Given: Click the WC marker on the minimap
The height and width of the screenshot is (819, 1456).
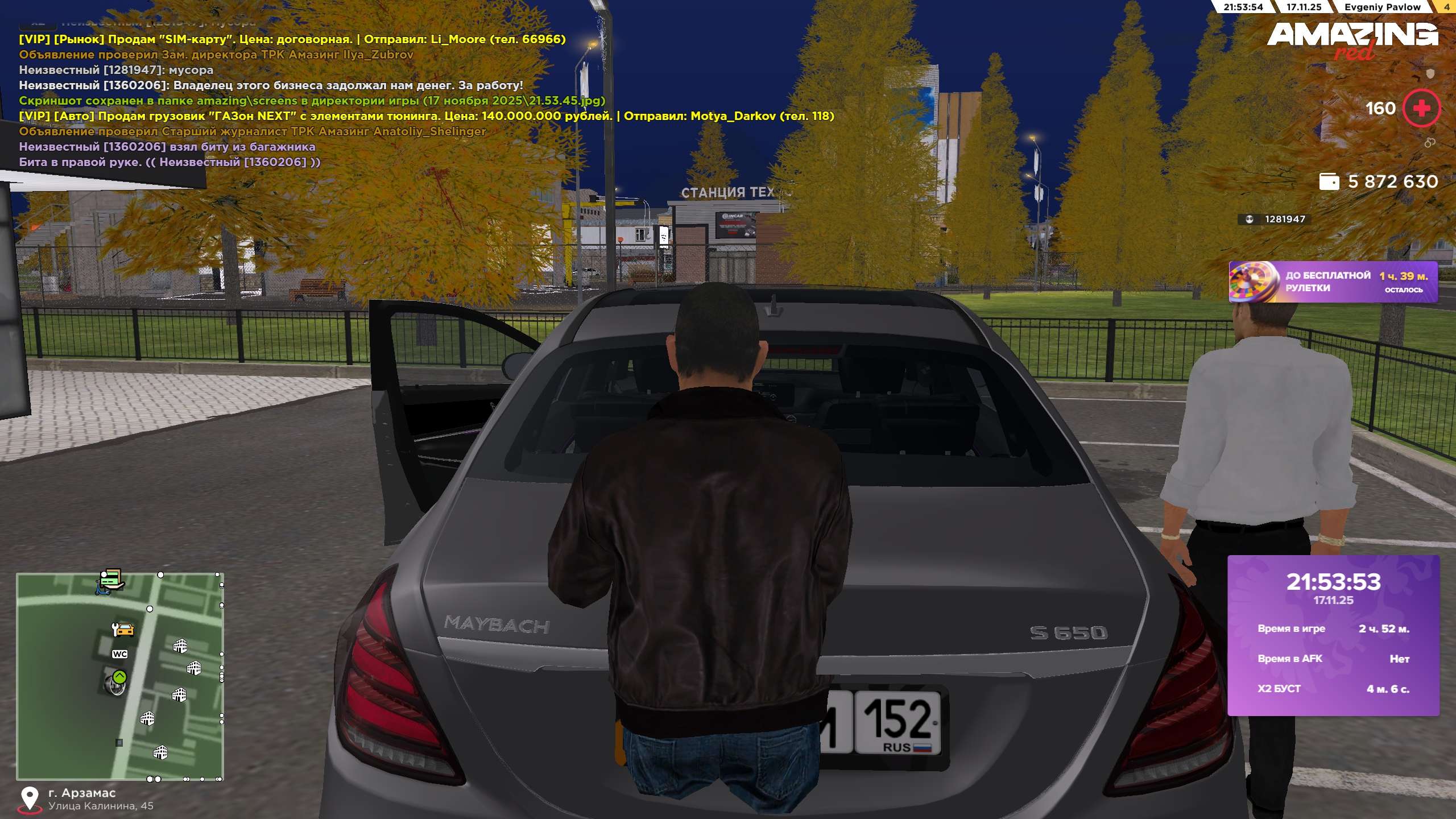Looking at the screenshot, I should [119, 654].
